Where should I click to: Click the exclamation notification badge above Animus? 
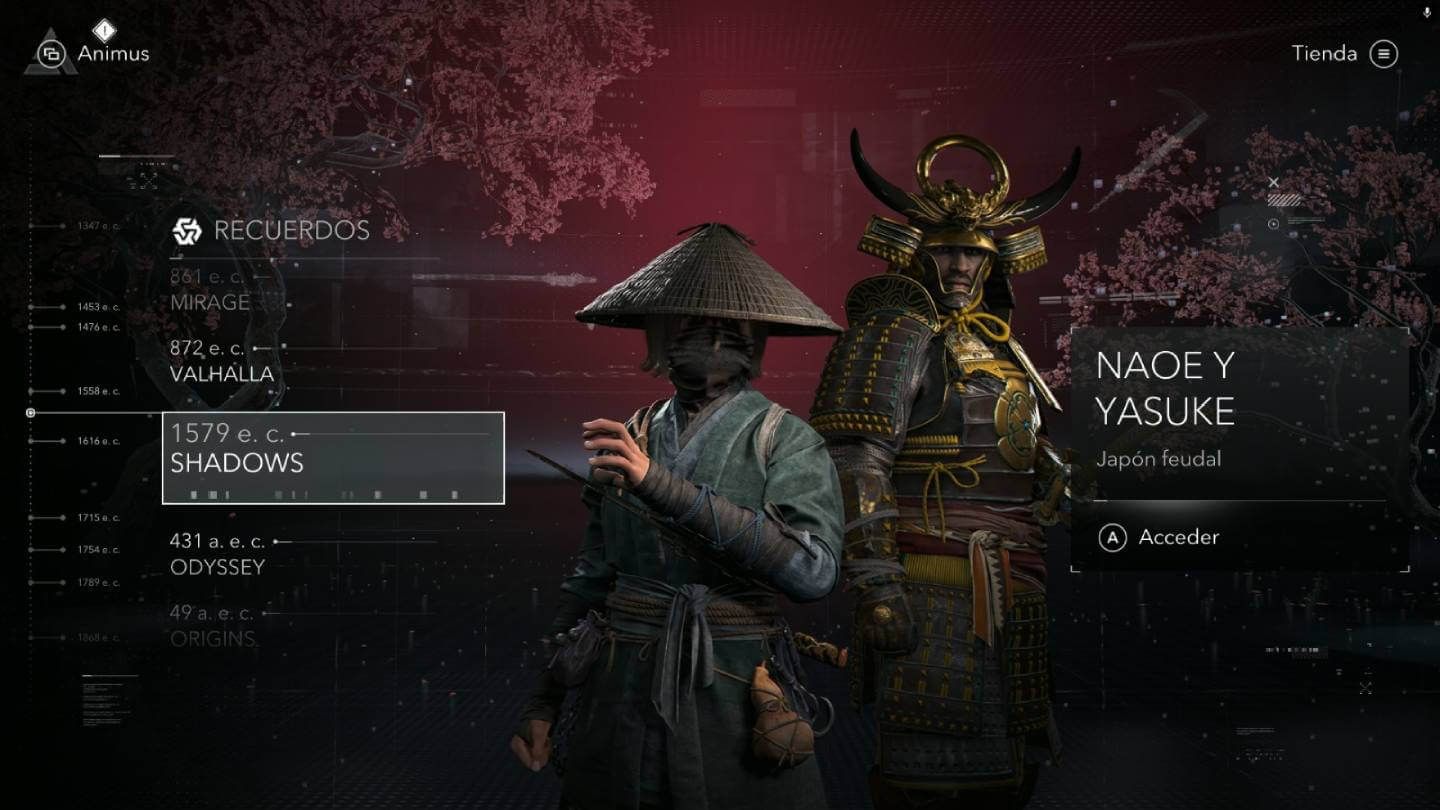coord(103,28)
